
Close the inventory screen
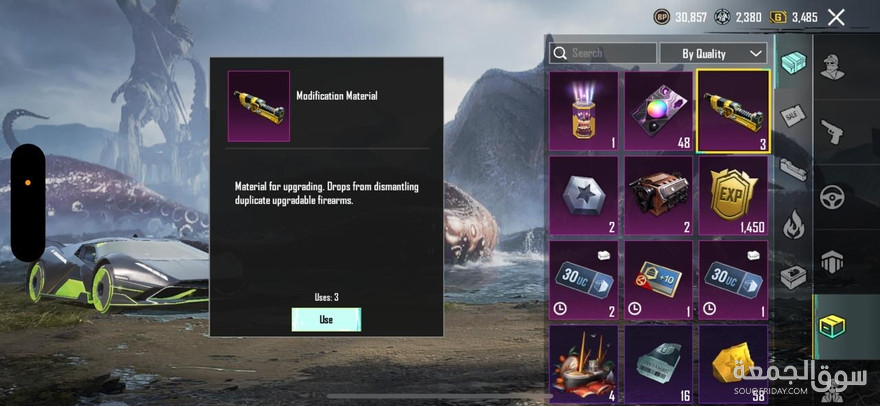(837, 16)
